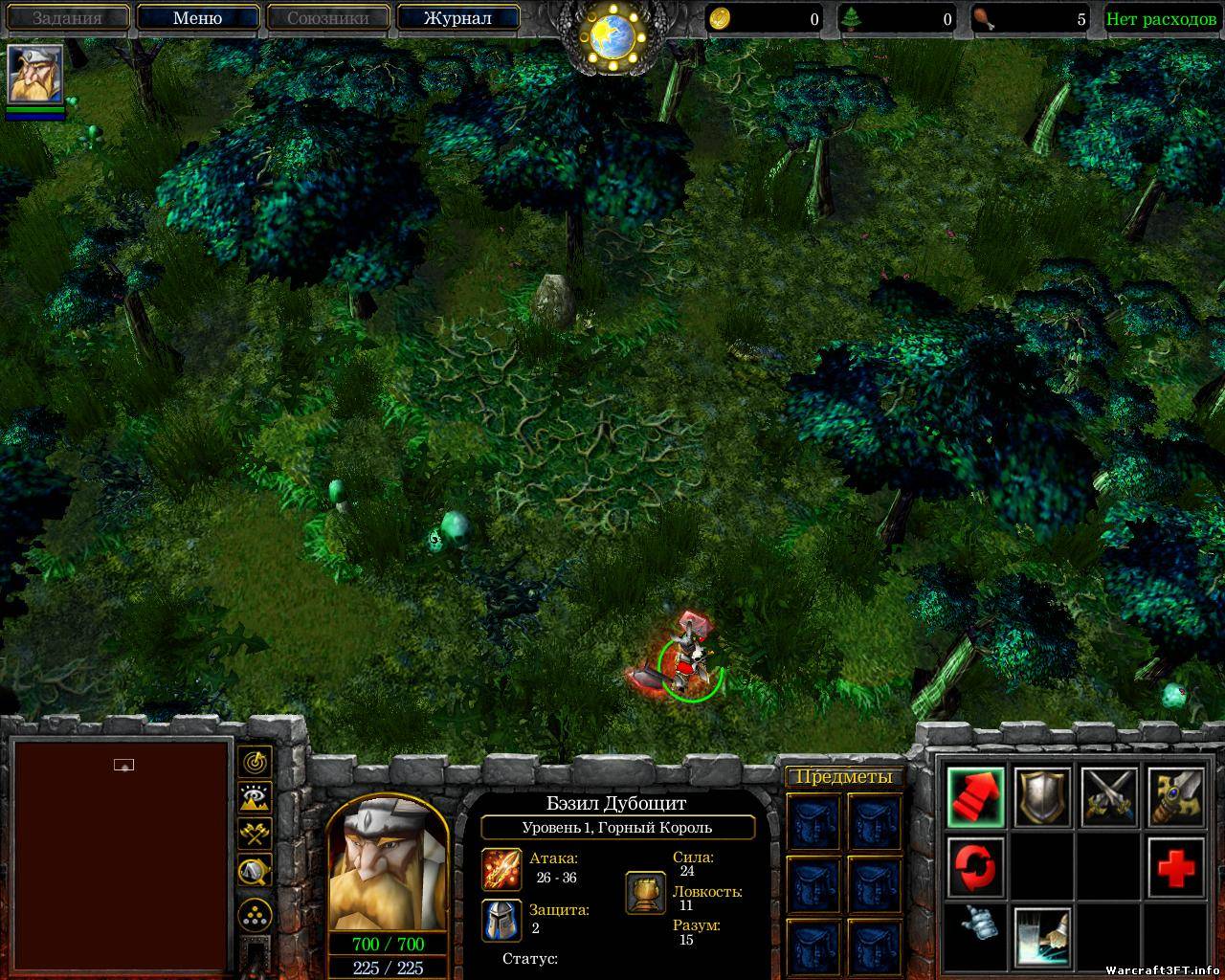Toggle creep camp display on the minimap
This screenshot has height=980, width=1225.
coord(255,871)
